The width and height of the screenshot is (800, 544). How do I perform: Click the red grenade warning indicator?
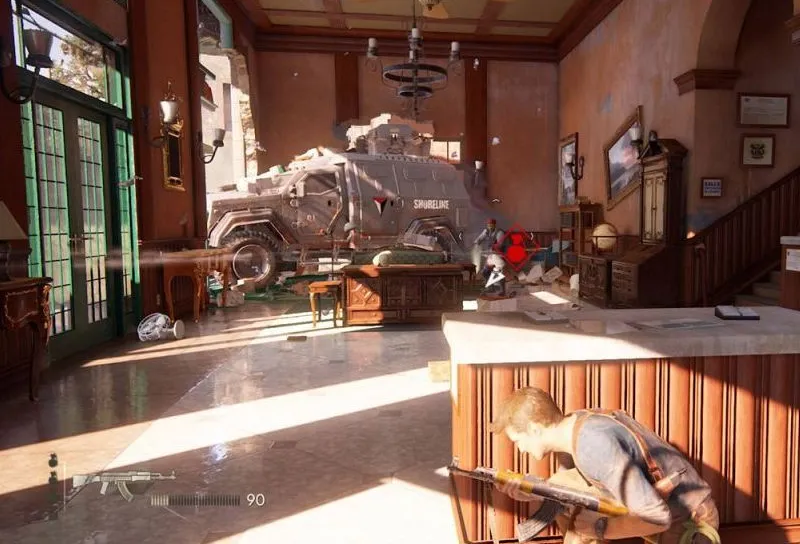[515, 246]
